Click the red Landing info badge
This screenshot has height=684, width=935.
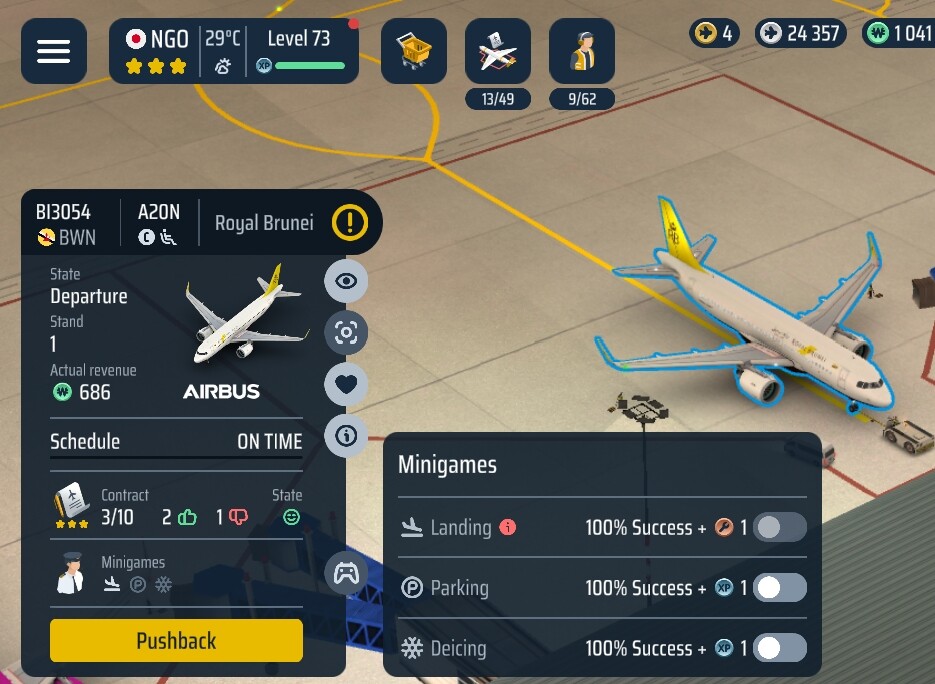[x=508, y=527]
